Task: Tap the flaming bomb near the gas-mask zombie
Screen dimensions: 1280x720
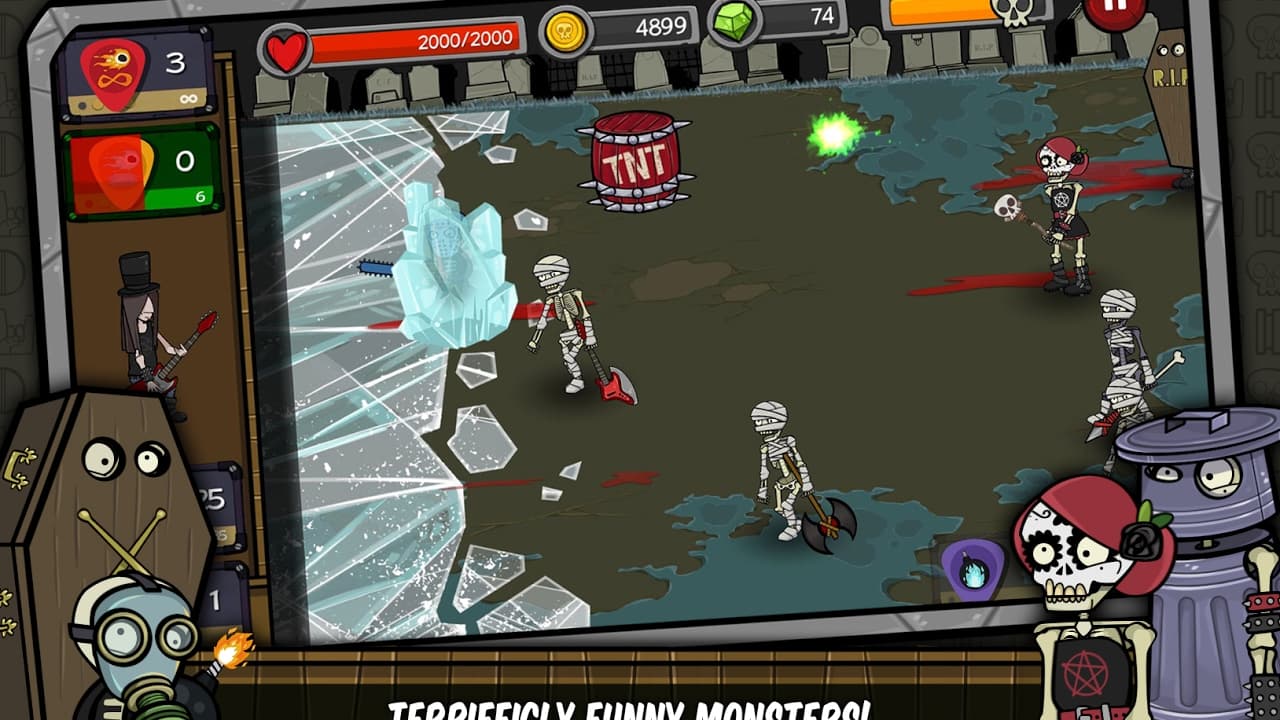Action: [x=233, y=649]
